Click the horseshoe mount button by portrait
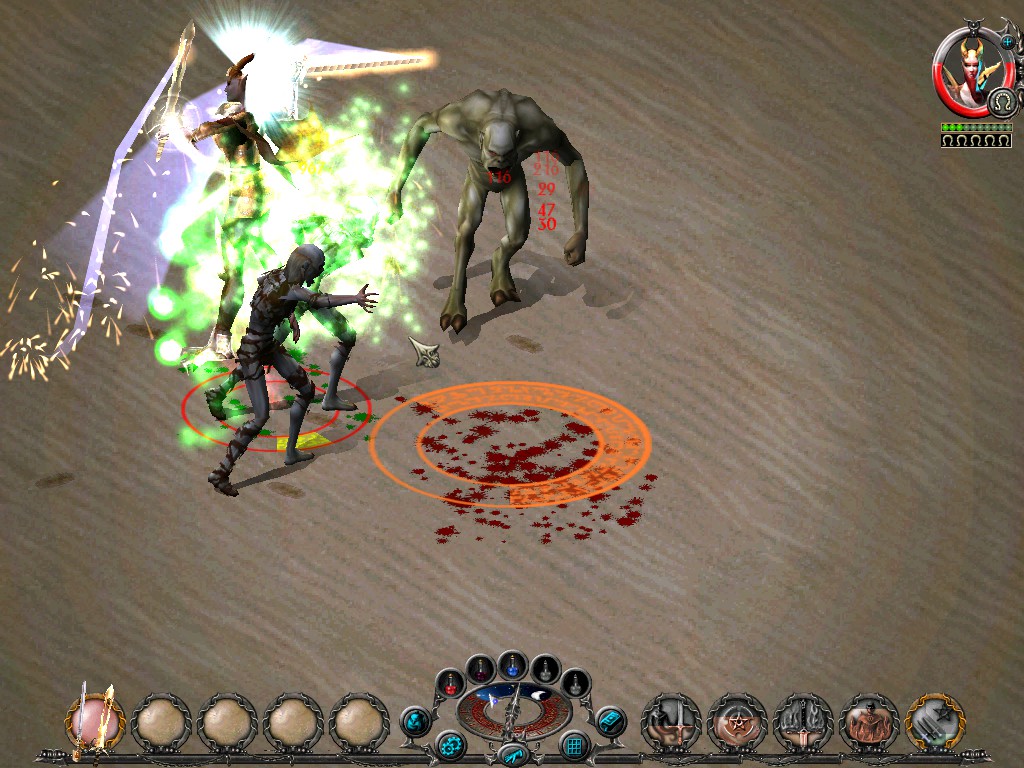The height and width of the screenshot is (768, 1024). (1001, 102)
